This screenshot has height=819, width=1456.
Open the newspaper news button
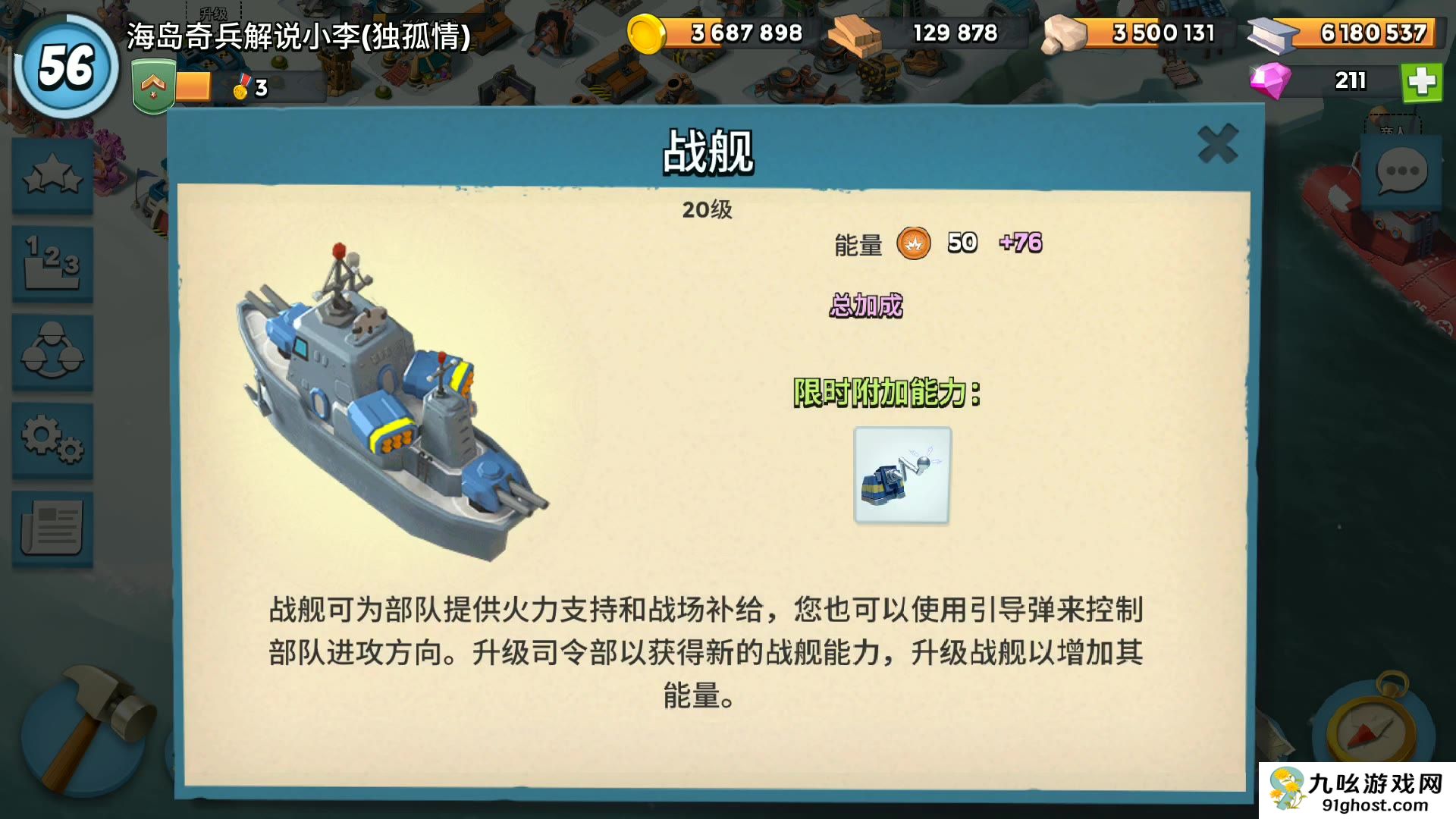(52, 528)
